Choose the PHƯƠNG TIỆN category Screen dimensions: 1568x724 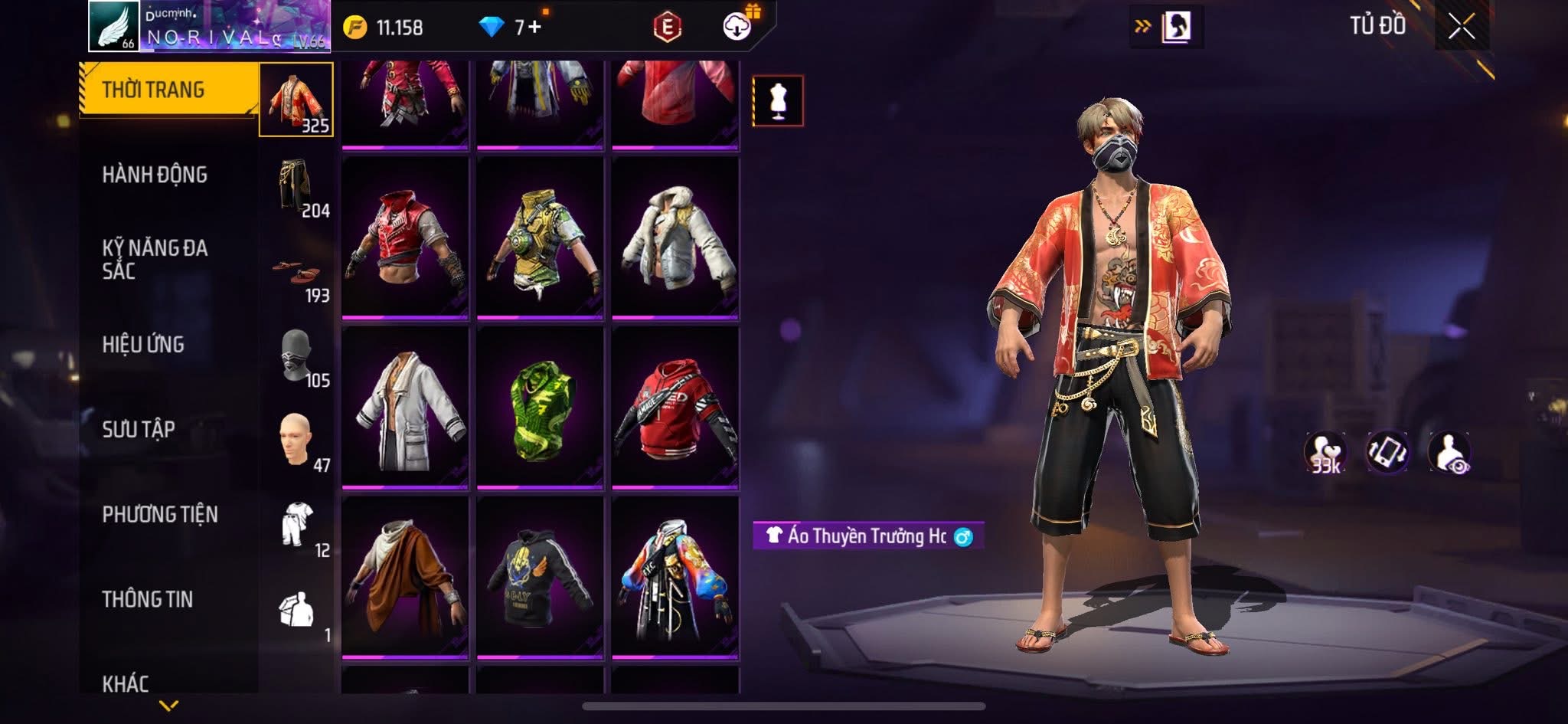(160, 514)
